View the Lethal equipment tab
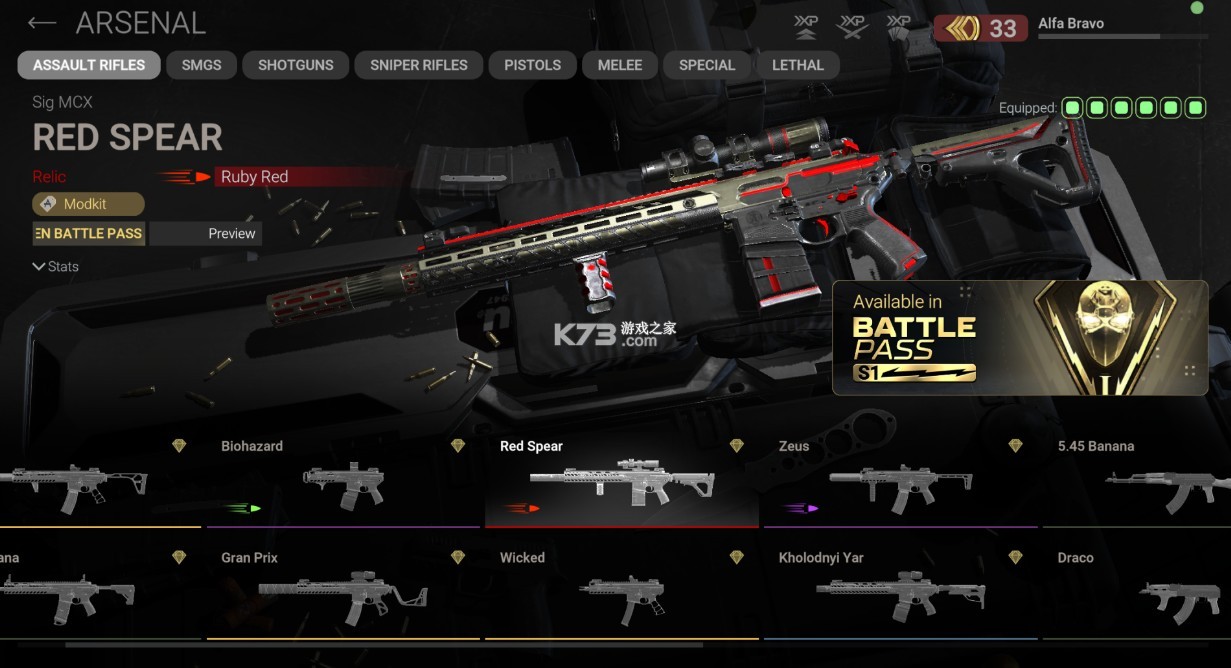Screen dimensions: 1231x668 [797, 65]
